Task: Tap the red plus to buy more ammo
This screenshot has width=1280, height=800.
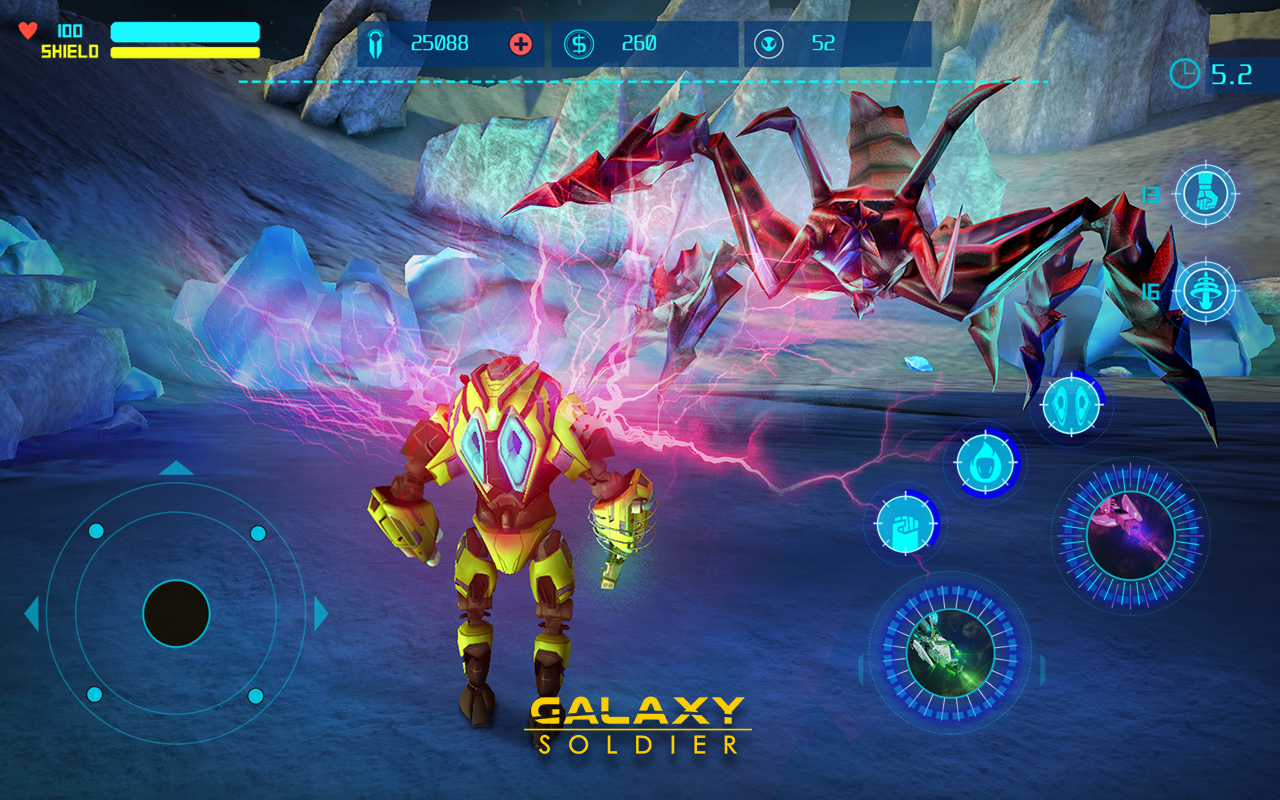Action: point(522,42)
